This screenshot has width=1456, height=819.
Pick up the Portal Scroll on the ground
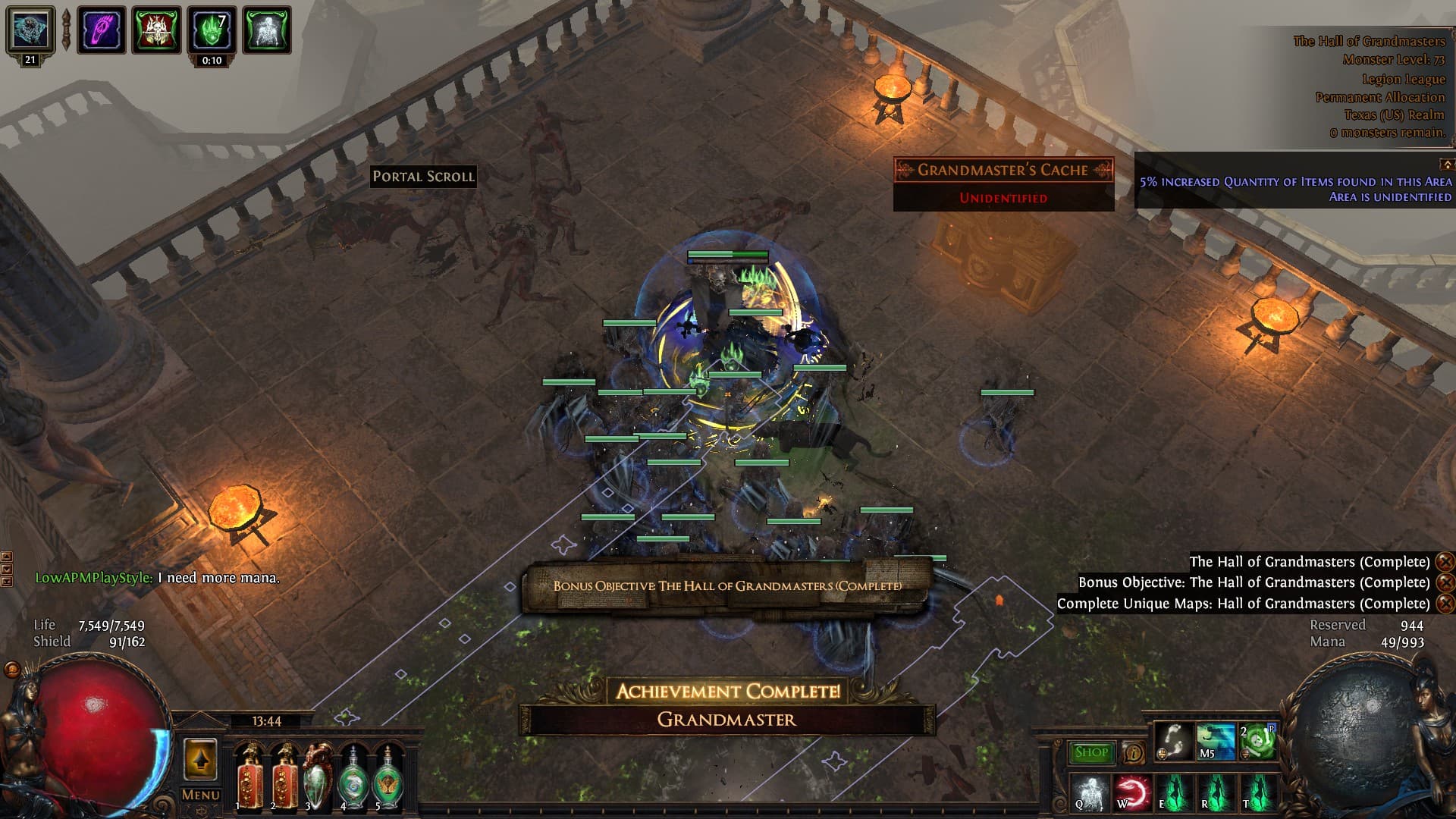click(424, 177)
